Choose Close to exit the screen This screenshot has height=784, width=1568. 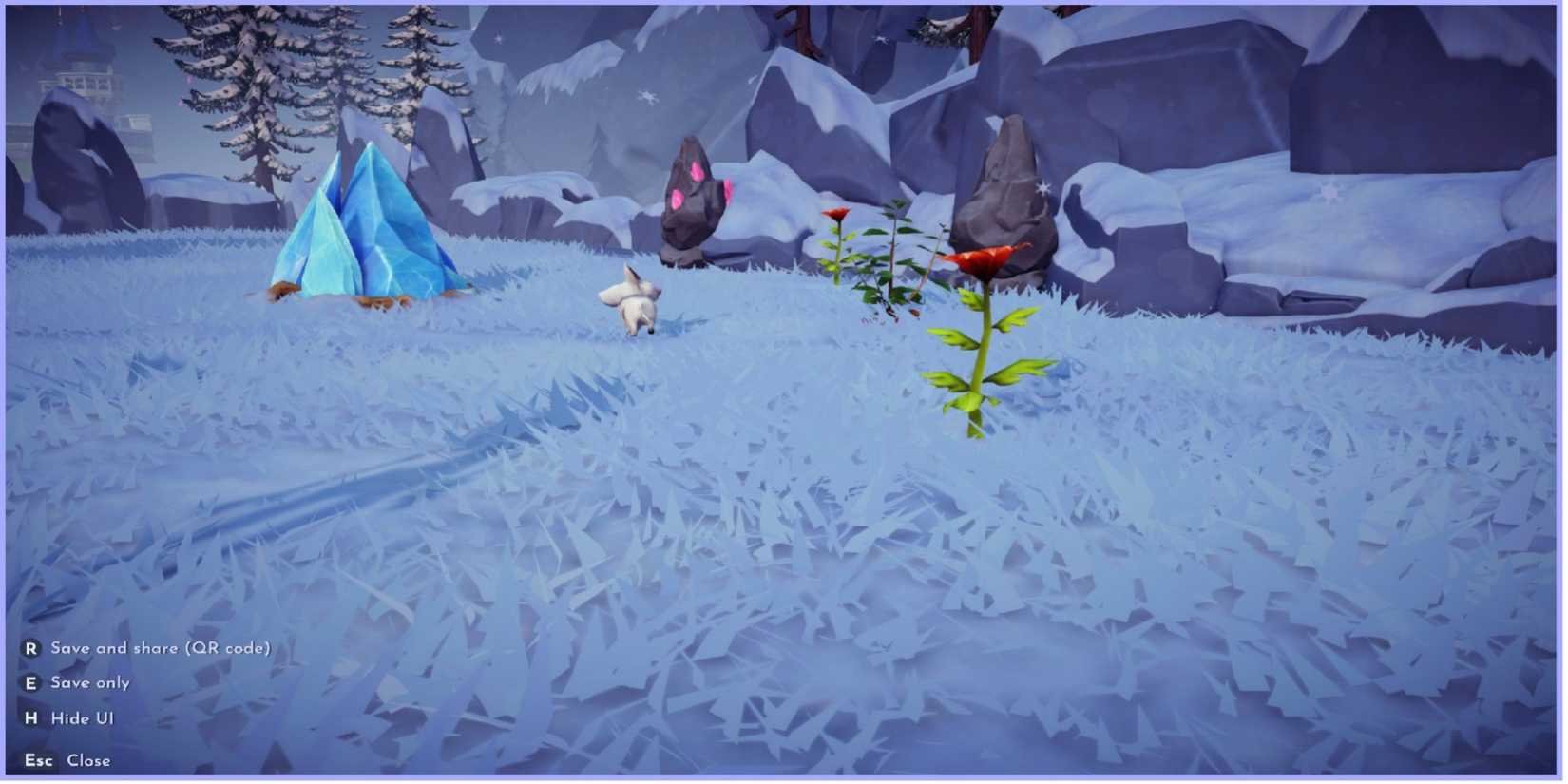tap(87, 760)
